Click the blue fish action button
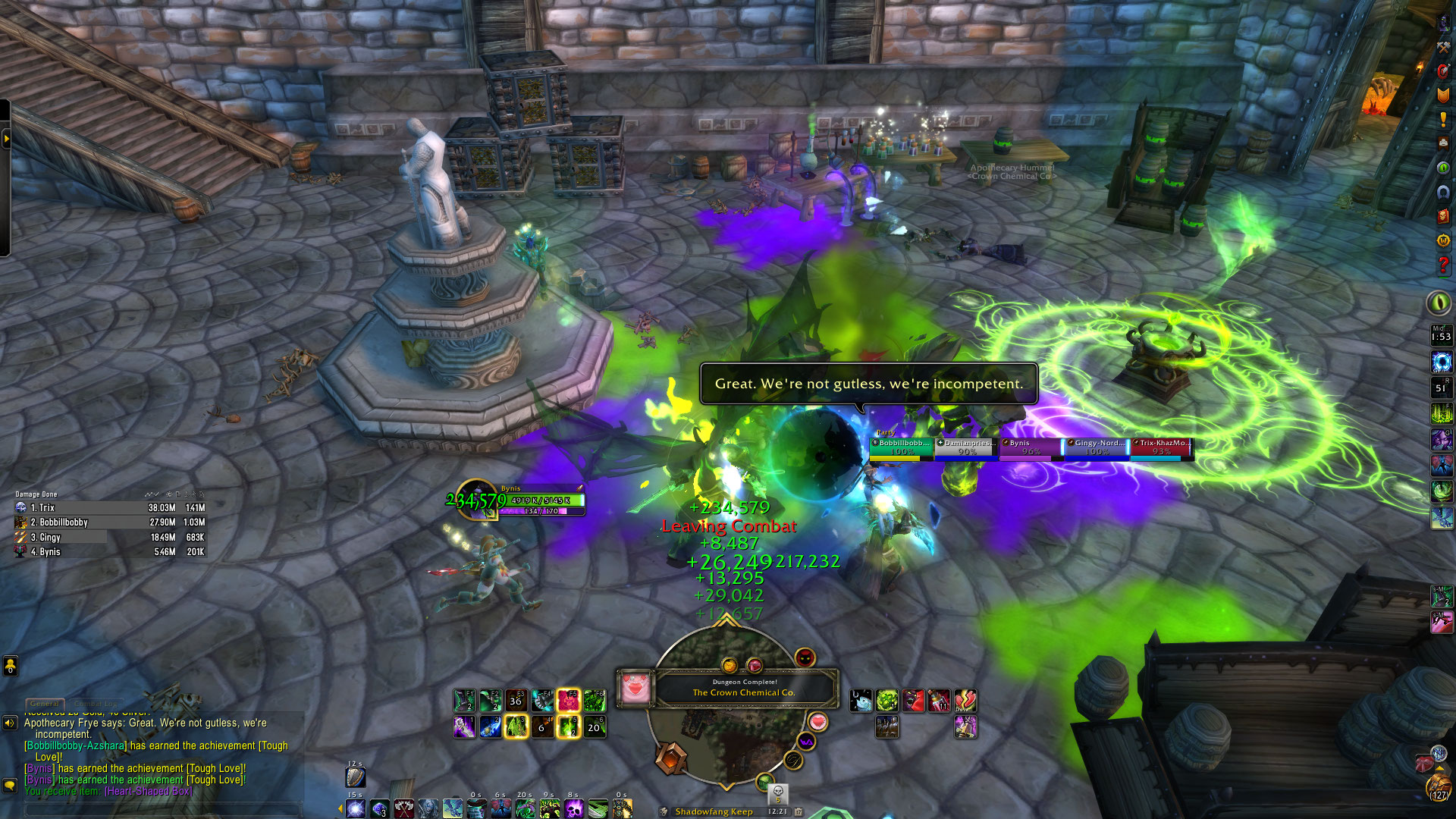1456x819 pixels. (x=861, y=701)
